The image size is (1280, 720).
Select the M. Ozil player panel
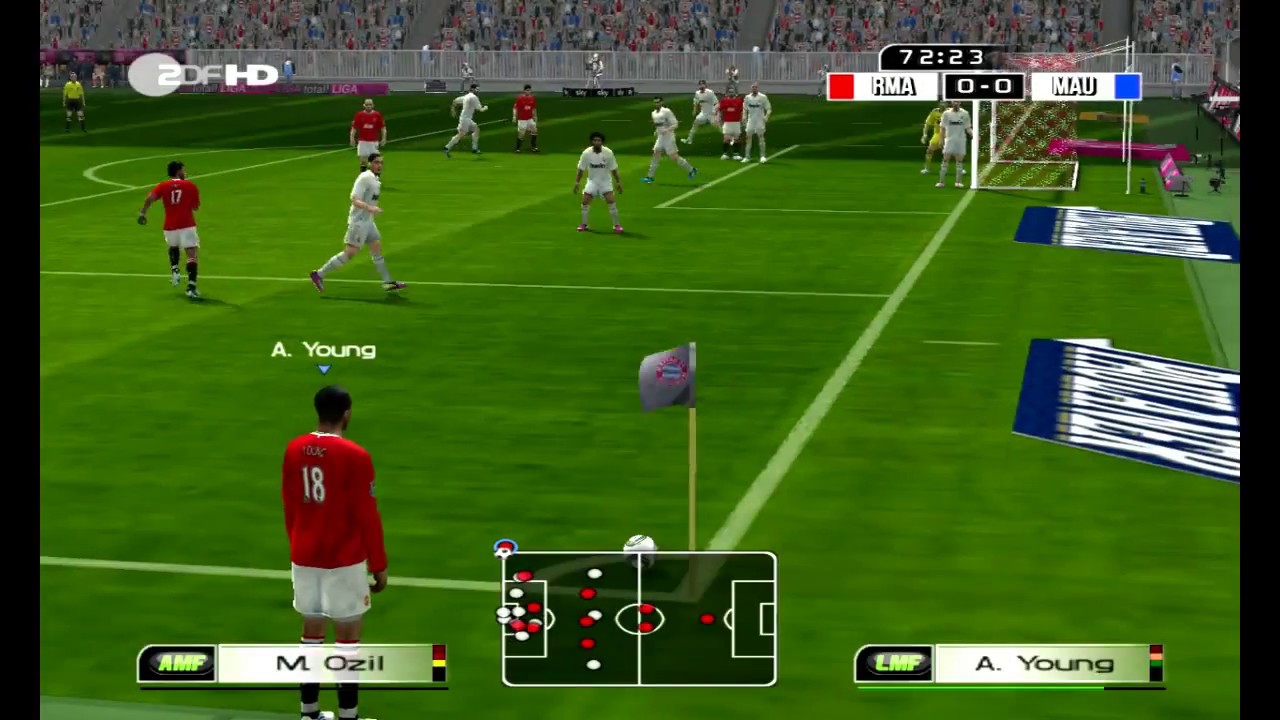click(x=330, y=664)
